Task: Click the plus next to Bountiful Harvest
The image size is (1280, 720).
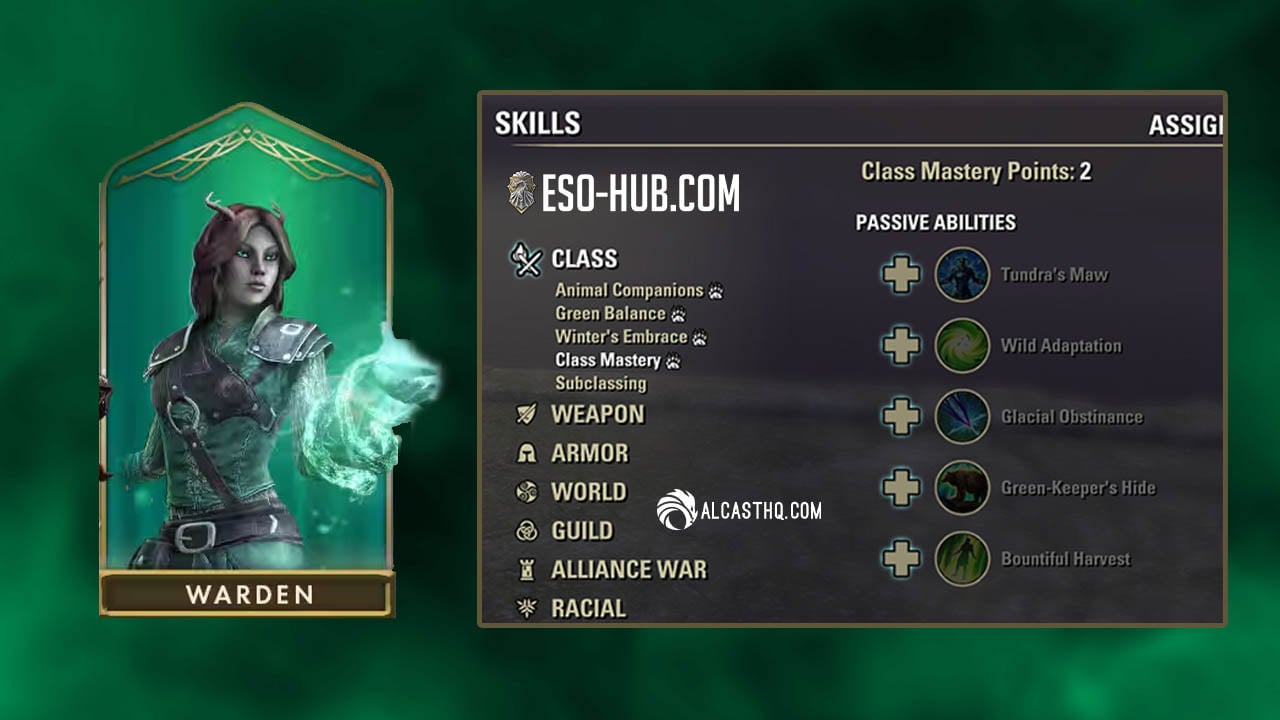Action: pos(901,559)
